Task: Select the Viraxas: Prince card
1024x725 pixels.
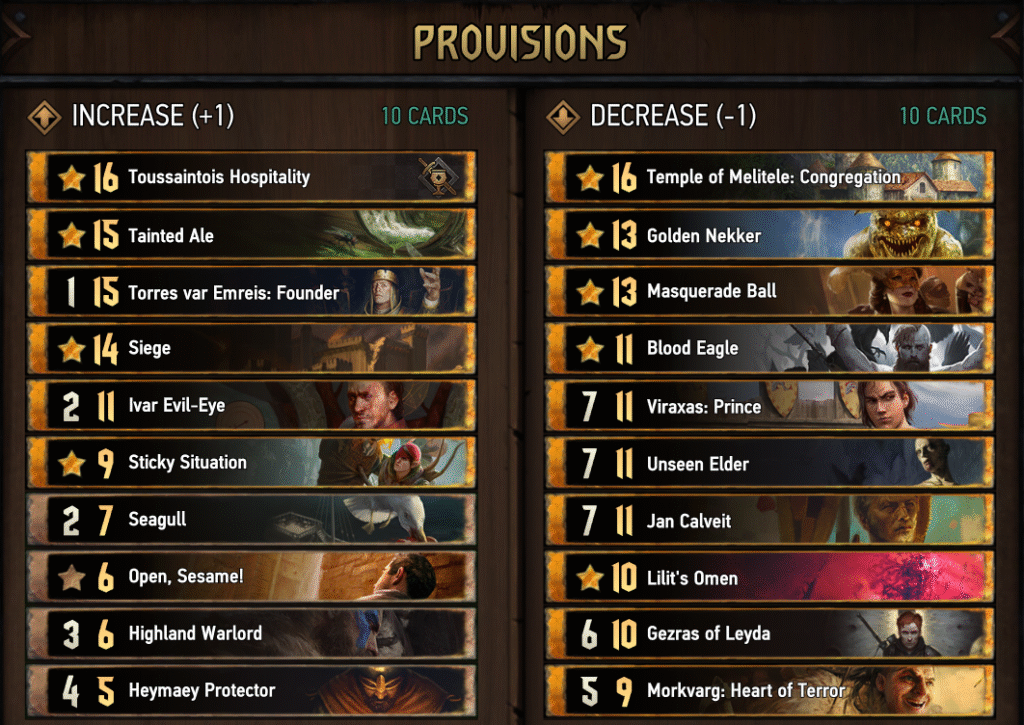Action: pos(769,406)
